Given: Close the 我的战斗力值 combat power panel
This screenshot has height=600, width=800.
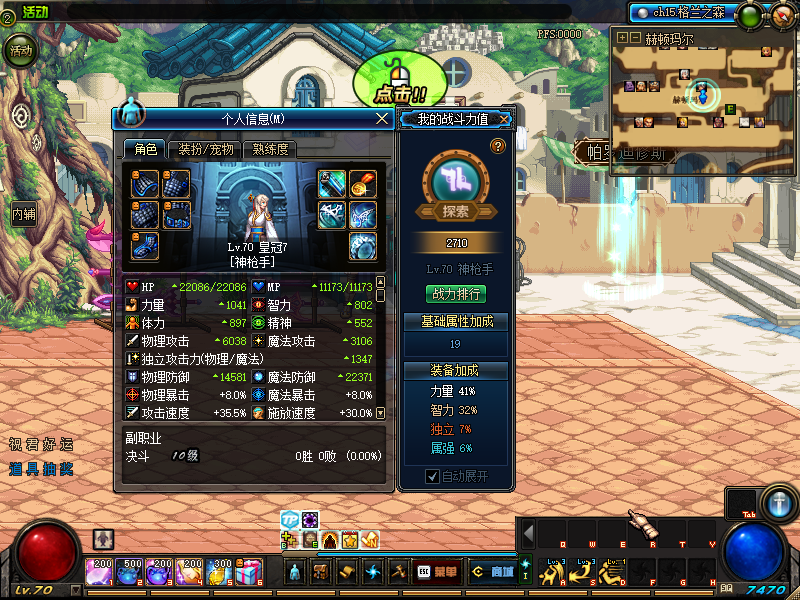Looking at the screenshot, I should (505, 119).
